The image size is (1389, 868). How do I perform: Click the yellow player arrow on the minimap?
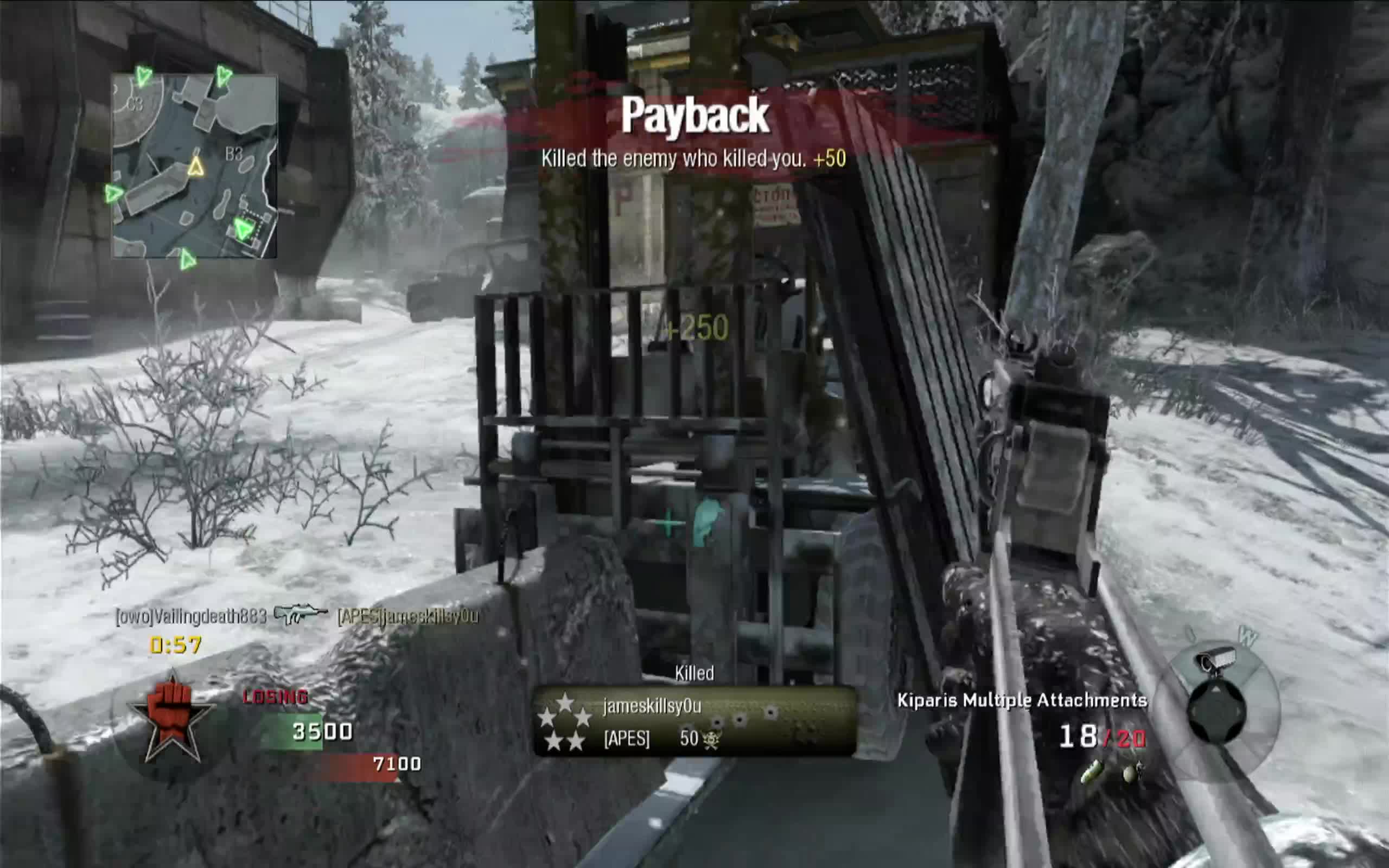coord(196,168)
